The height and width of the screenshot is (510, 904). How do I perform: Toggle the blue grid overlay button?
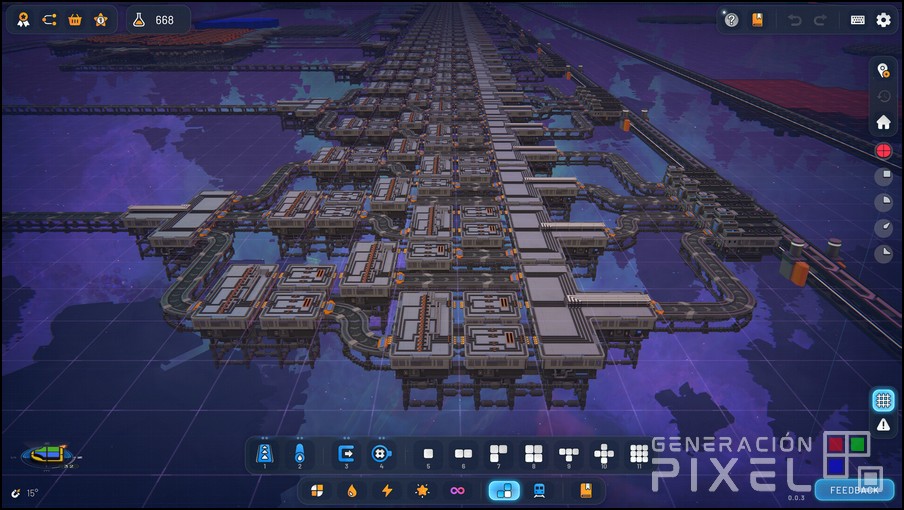click(x=883, y=400)
